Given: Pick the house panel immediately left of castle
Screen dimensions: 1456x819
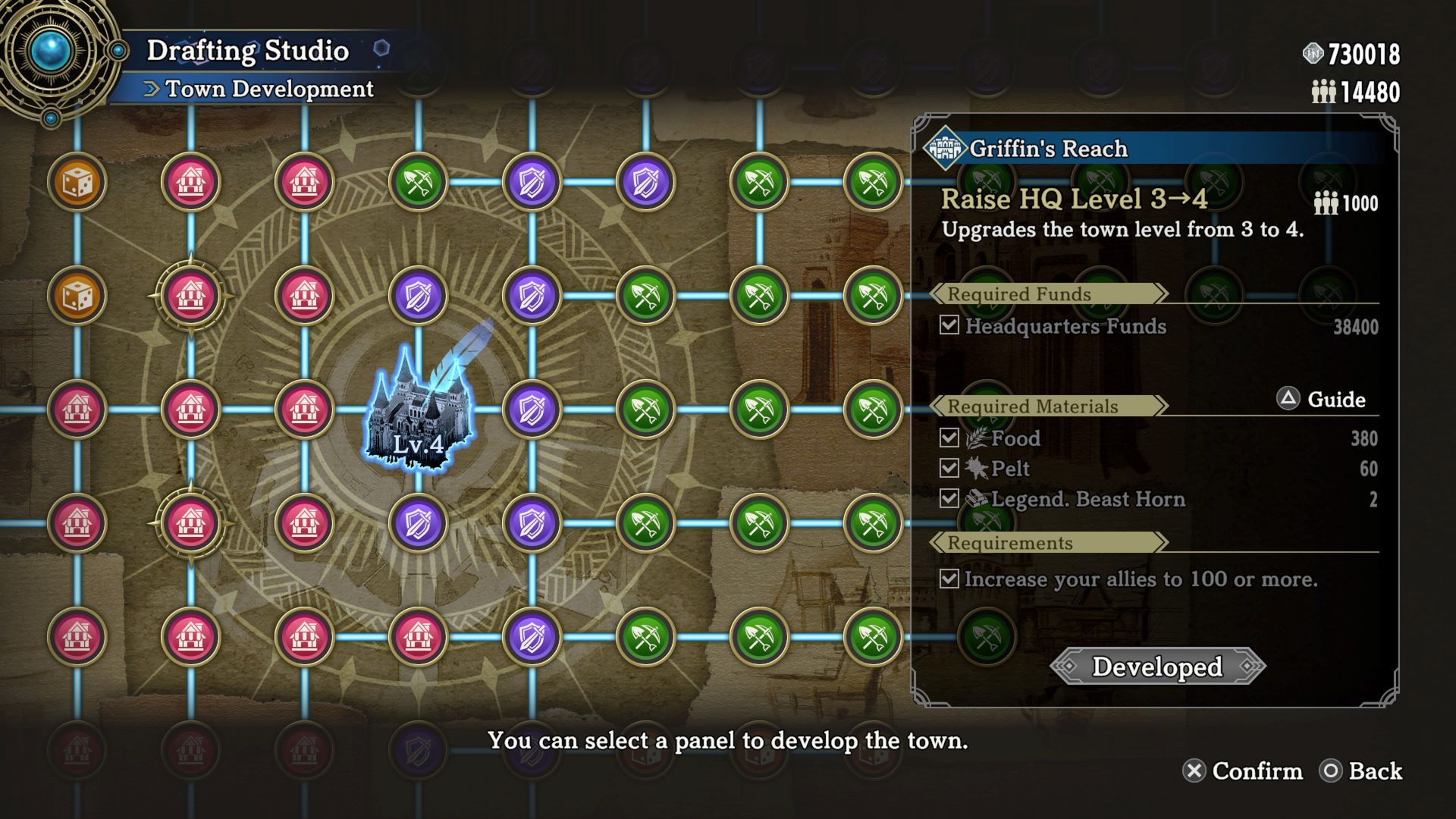Looking at the screenshot, I should [304, 409].
